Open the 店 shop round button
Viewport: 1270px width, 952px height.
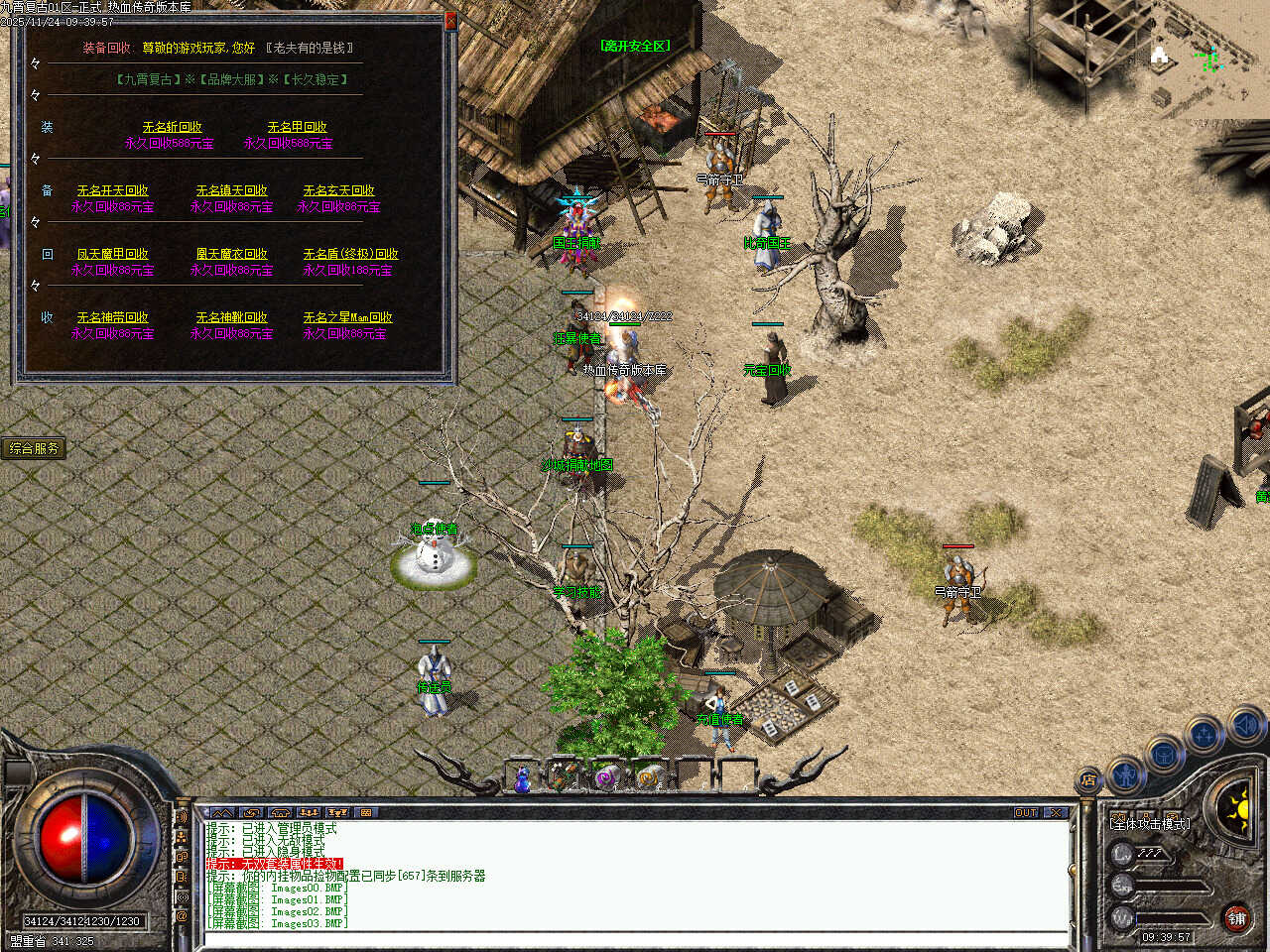click(x=1088, y=780)
